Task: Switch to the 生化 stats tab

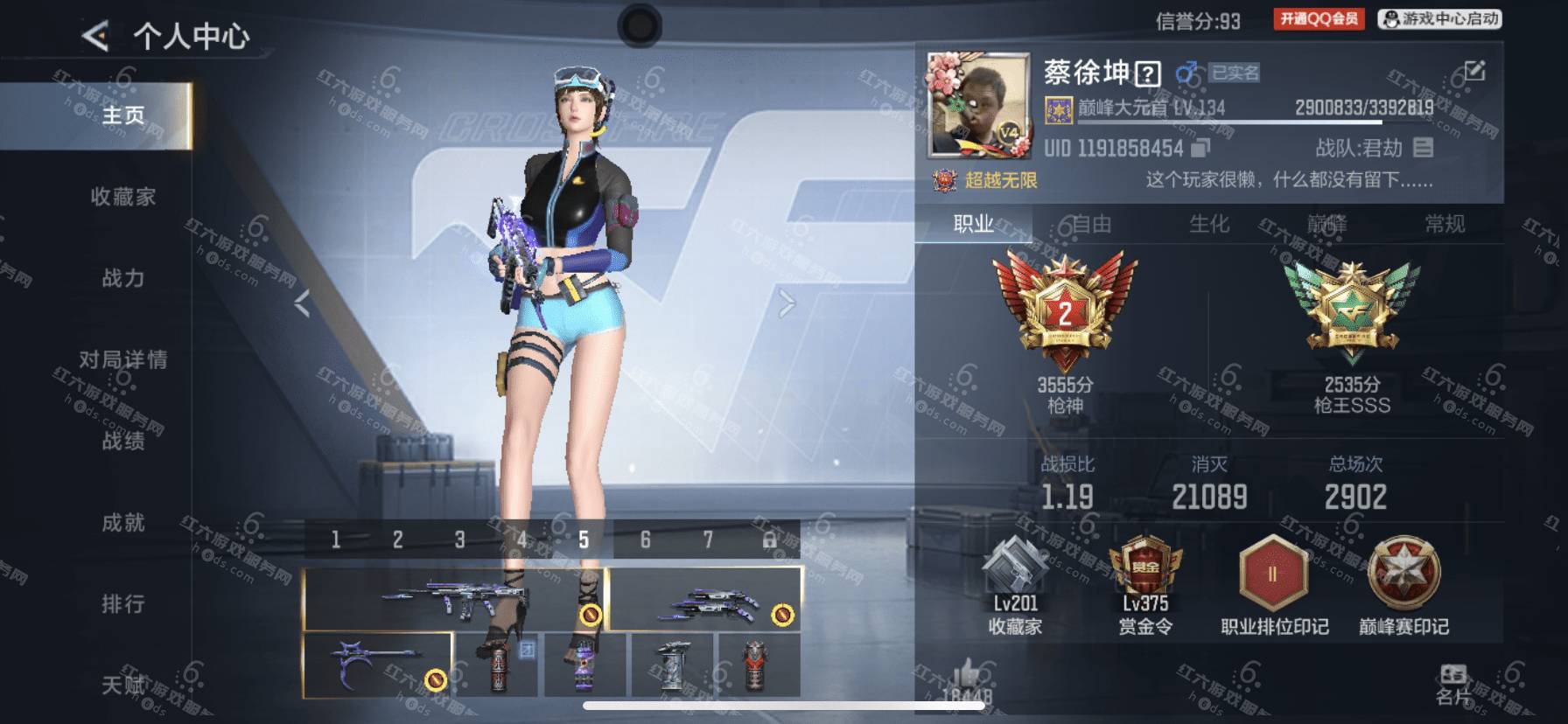Action: coord(1209,225)
